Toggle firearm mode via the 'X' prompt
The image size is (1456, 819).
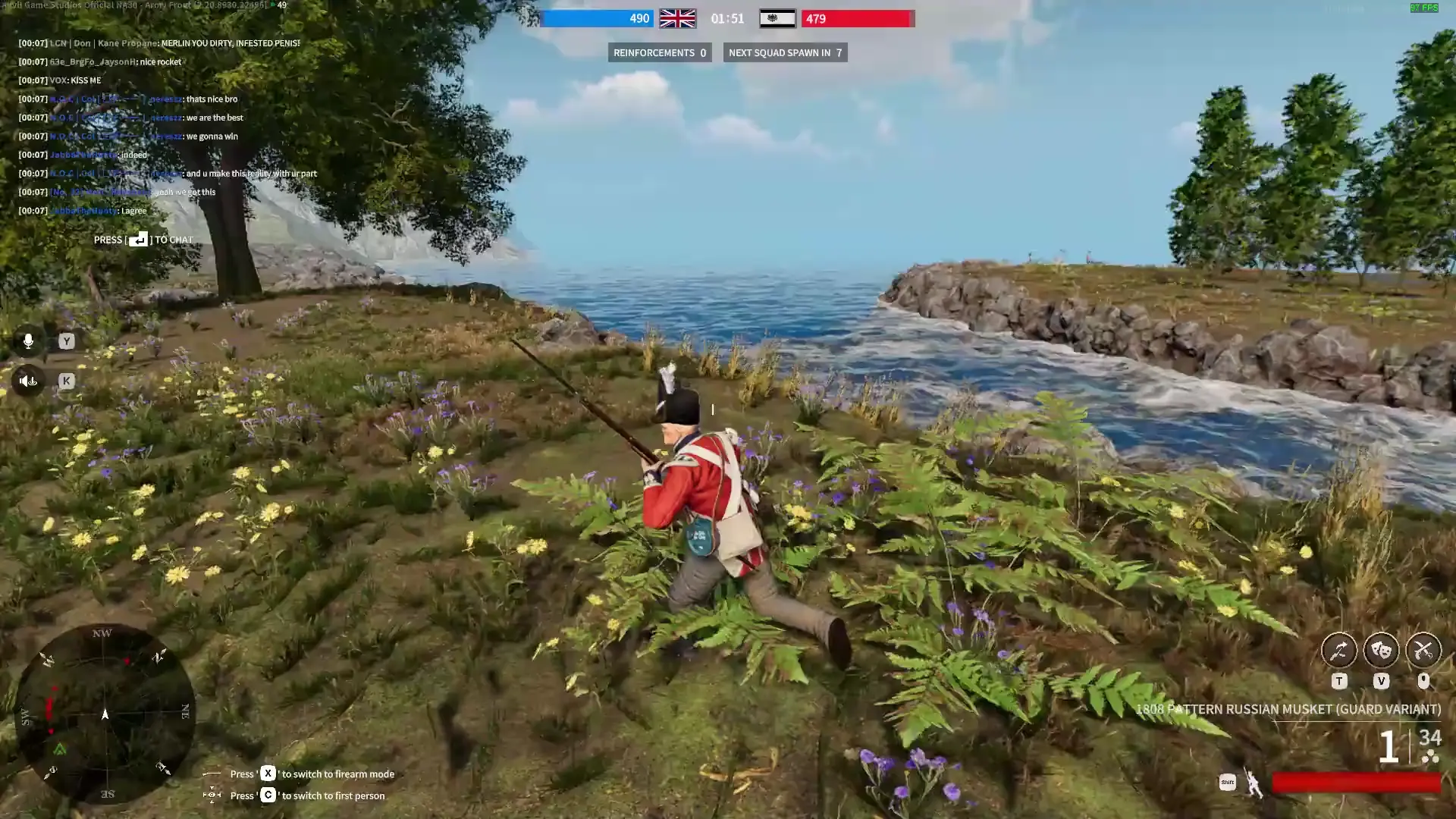tap(268, 773)
